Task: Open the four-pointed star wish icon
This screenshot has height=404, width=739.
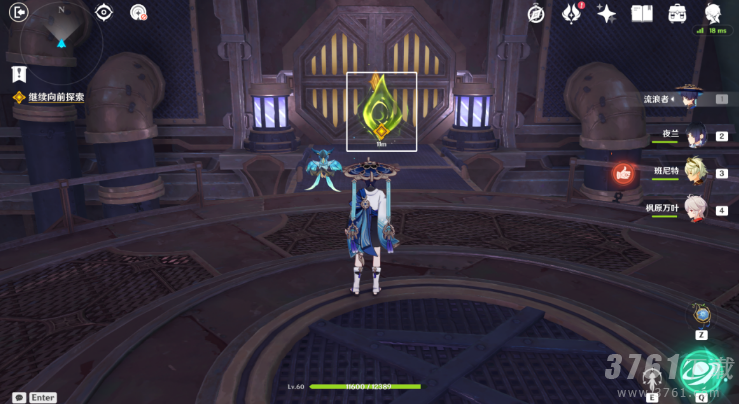Action: click(606, 13)
